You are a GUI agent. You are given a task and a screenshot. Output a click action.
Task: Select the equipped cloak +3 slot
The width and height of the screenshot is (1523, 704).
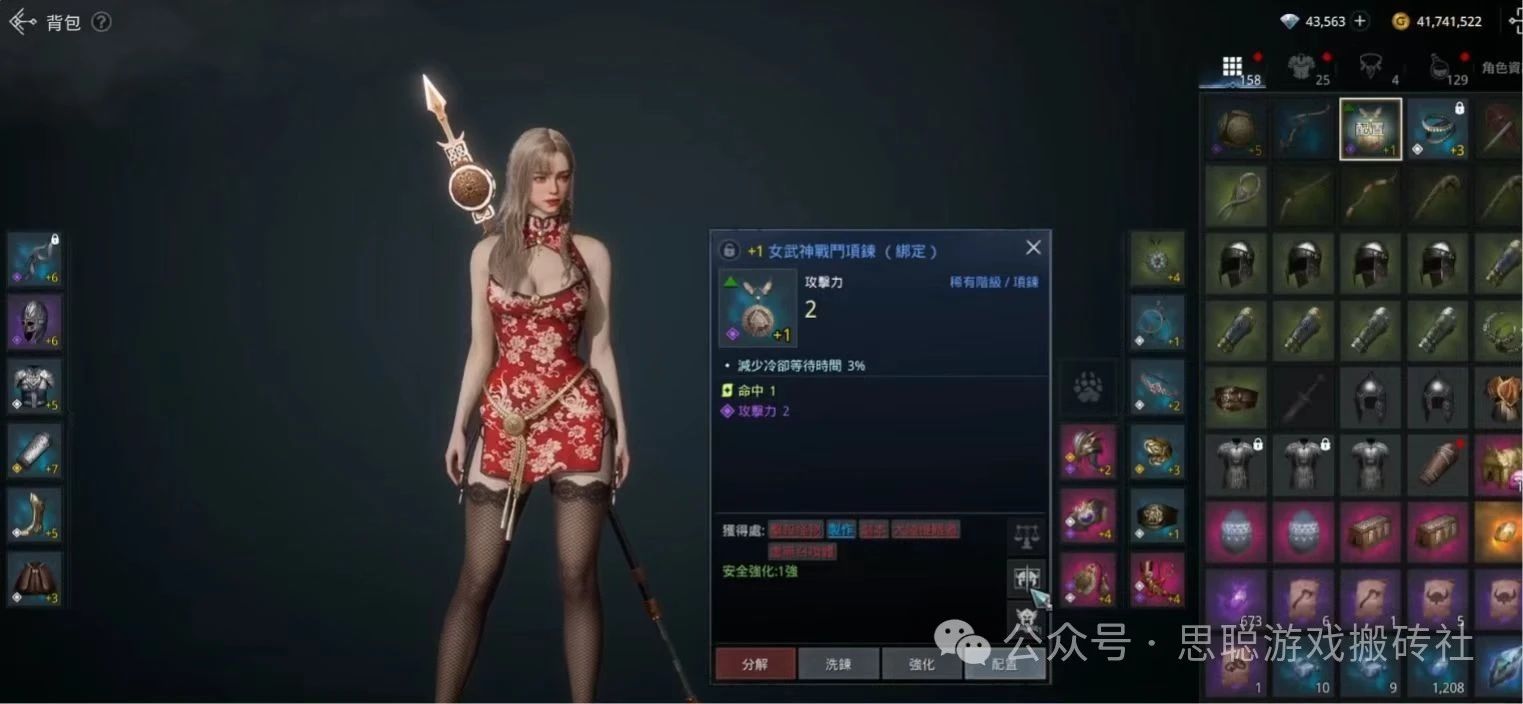[x=35, y=579]
